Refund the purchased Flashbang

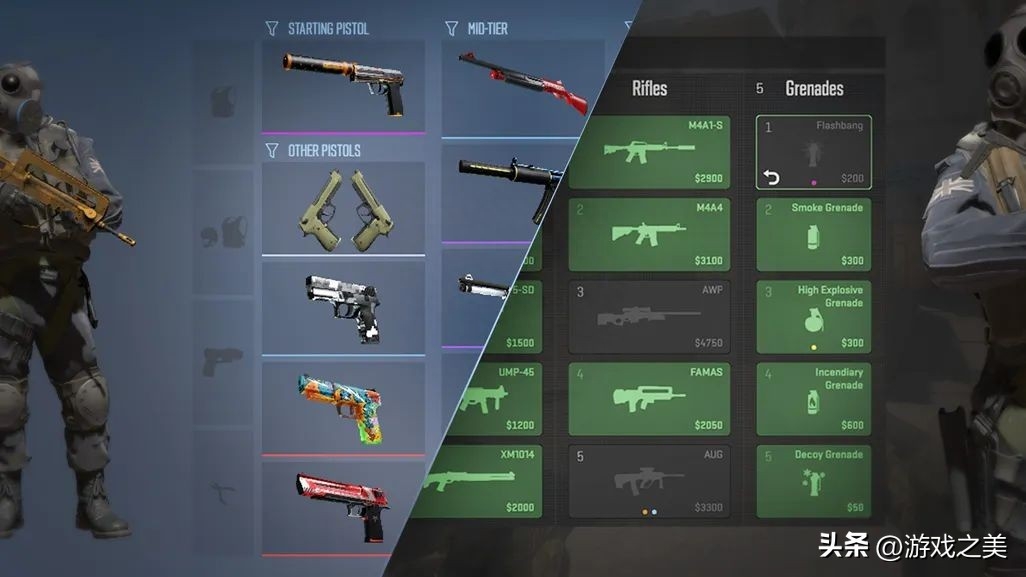tap(771, 177)
